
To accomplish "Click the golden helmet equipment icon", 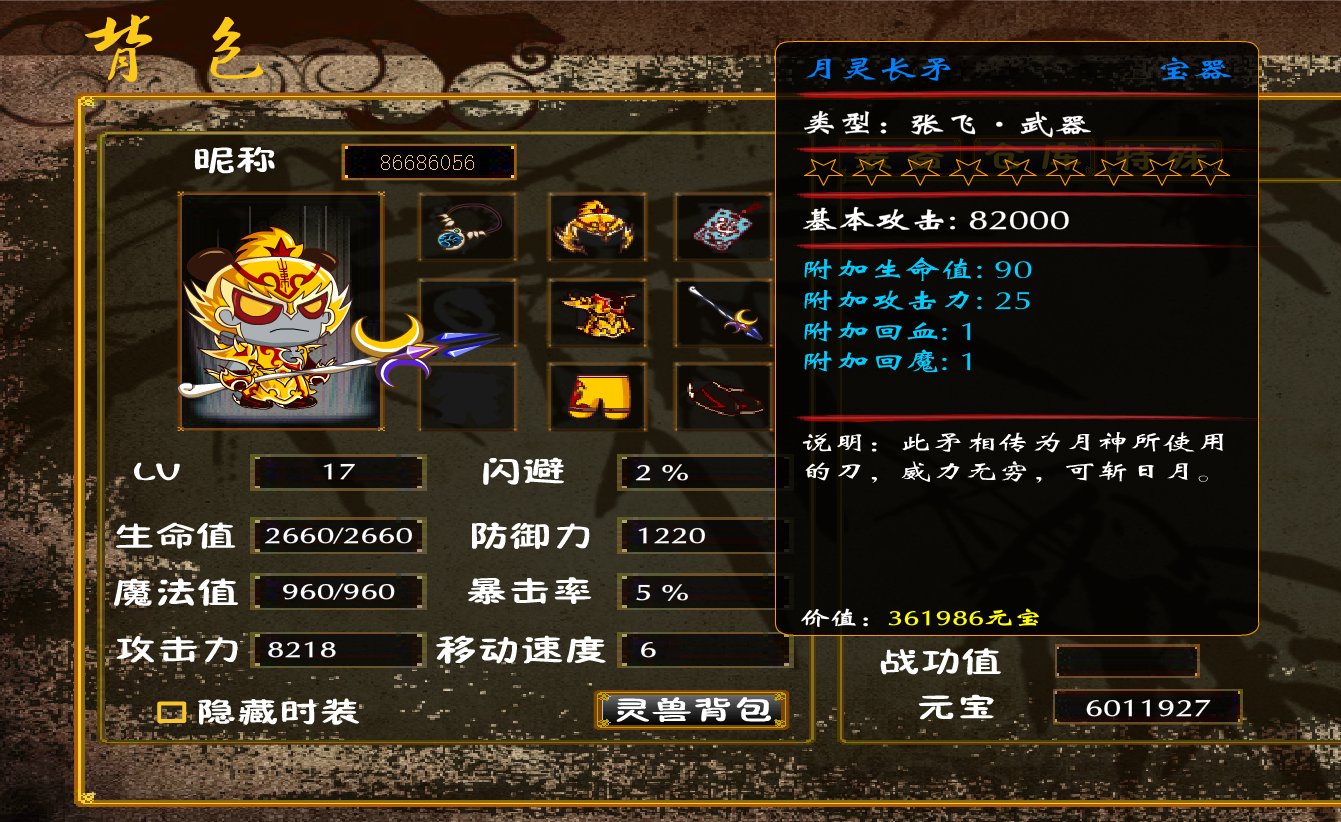I will (x=596, y=228).
